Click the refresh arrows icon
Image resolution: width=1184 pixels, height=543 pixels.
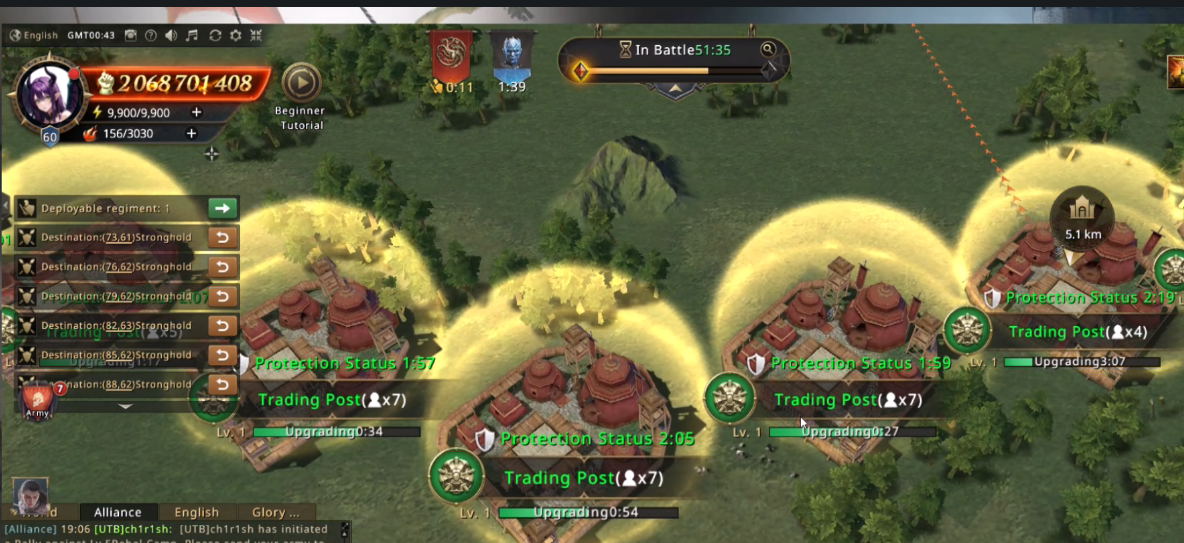(215, 35)
